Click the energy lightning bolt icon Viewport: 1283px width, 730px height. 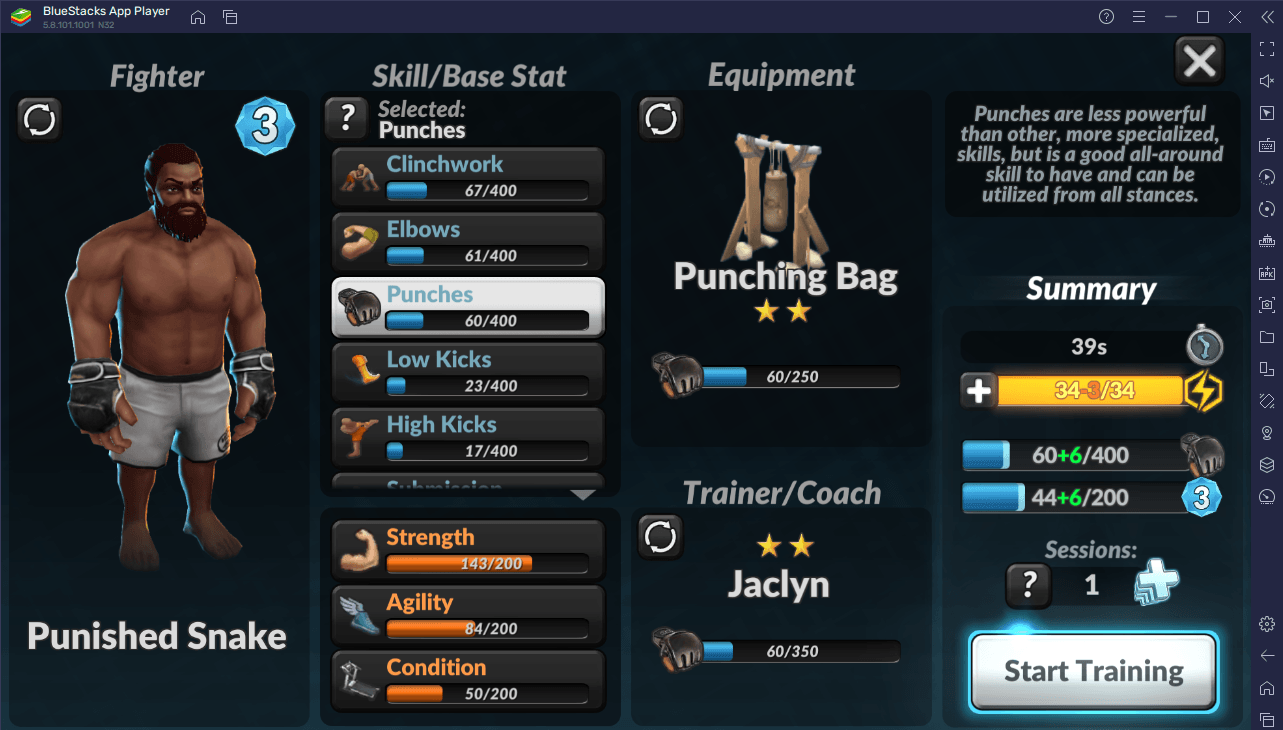tap(1206, 390)
